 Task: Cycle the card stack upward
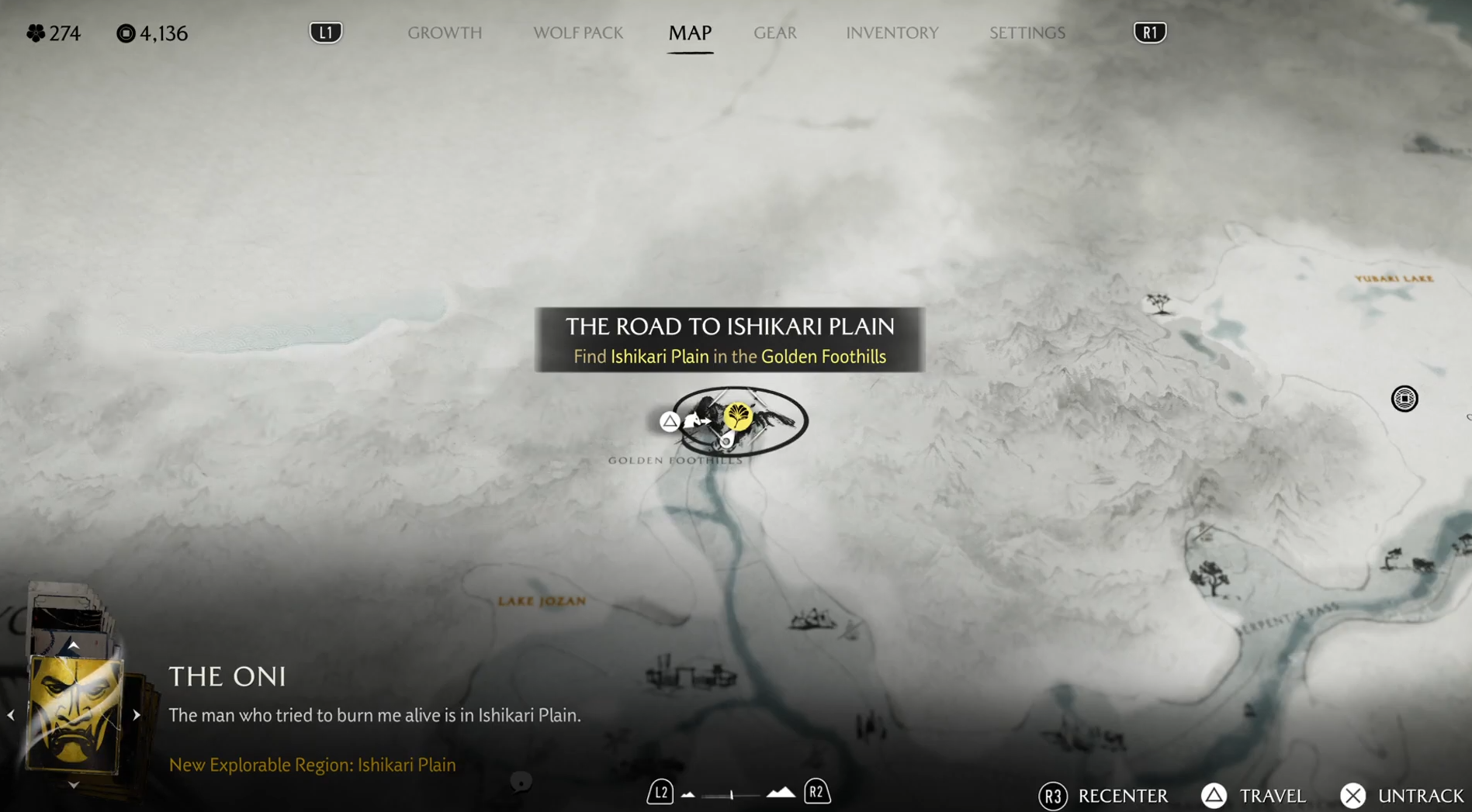click(x=73, y=645)
